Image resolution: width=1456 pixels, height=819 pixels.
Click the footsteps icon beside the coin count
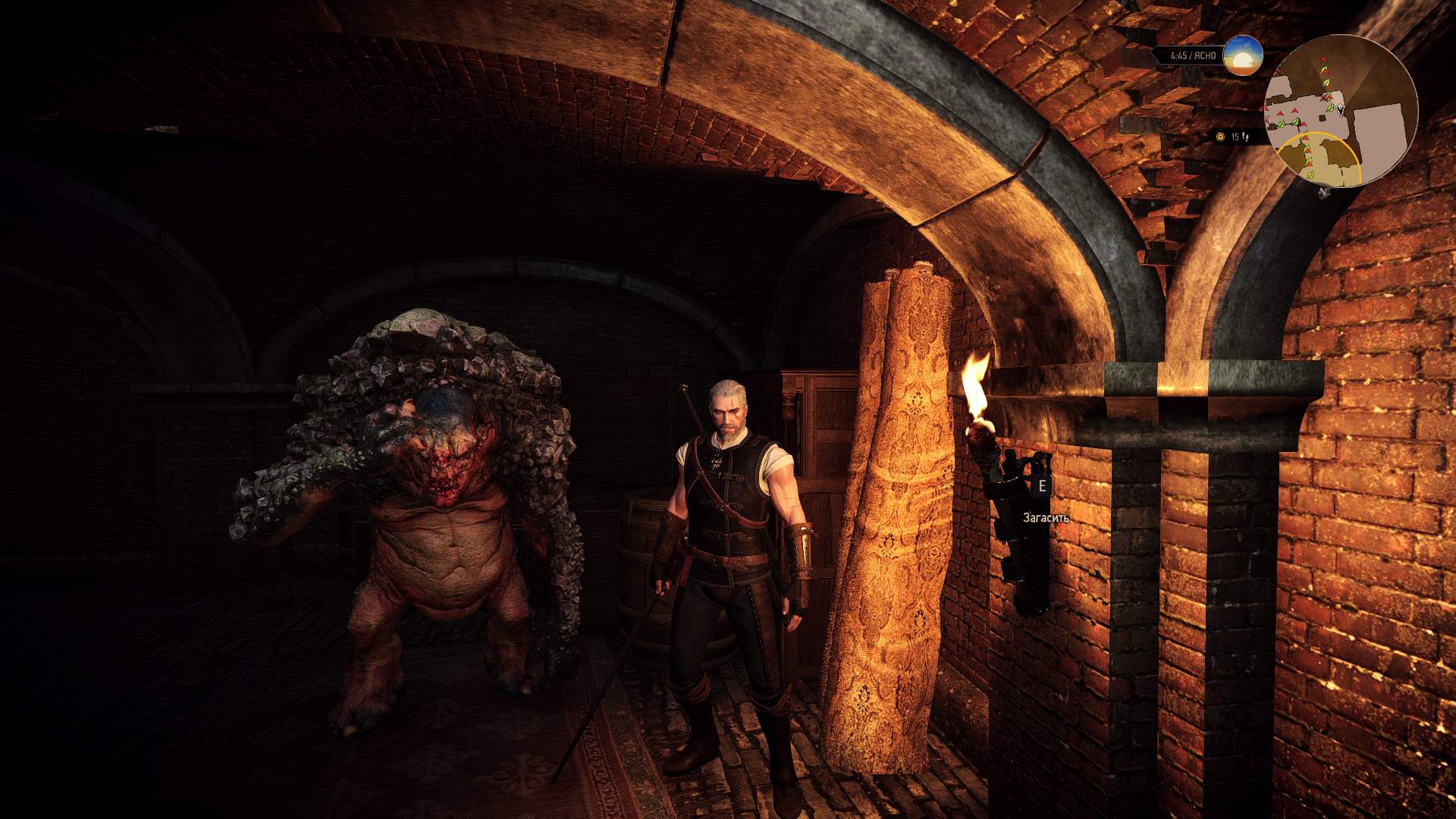[1246, 138]
